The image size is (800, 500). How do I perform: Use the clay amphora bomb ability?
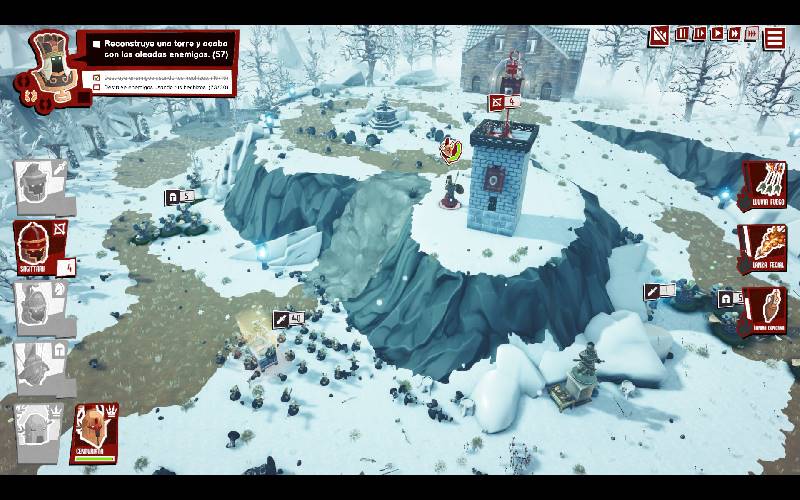[x=765, y=311]
